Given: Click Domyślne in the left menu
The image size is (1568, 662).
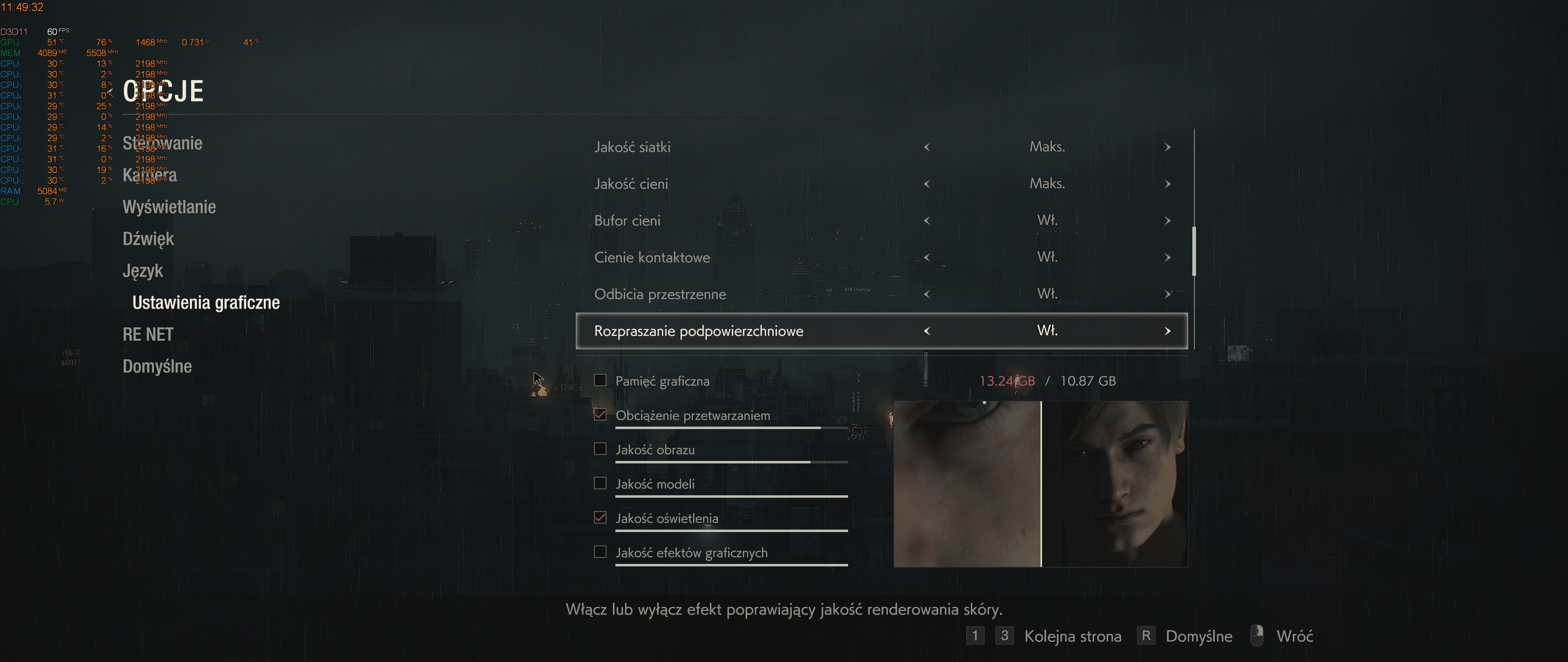Looking at the screenshot, I should click(x=157, y=366).
